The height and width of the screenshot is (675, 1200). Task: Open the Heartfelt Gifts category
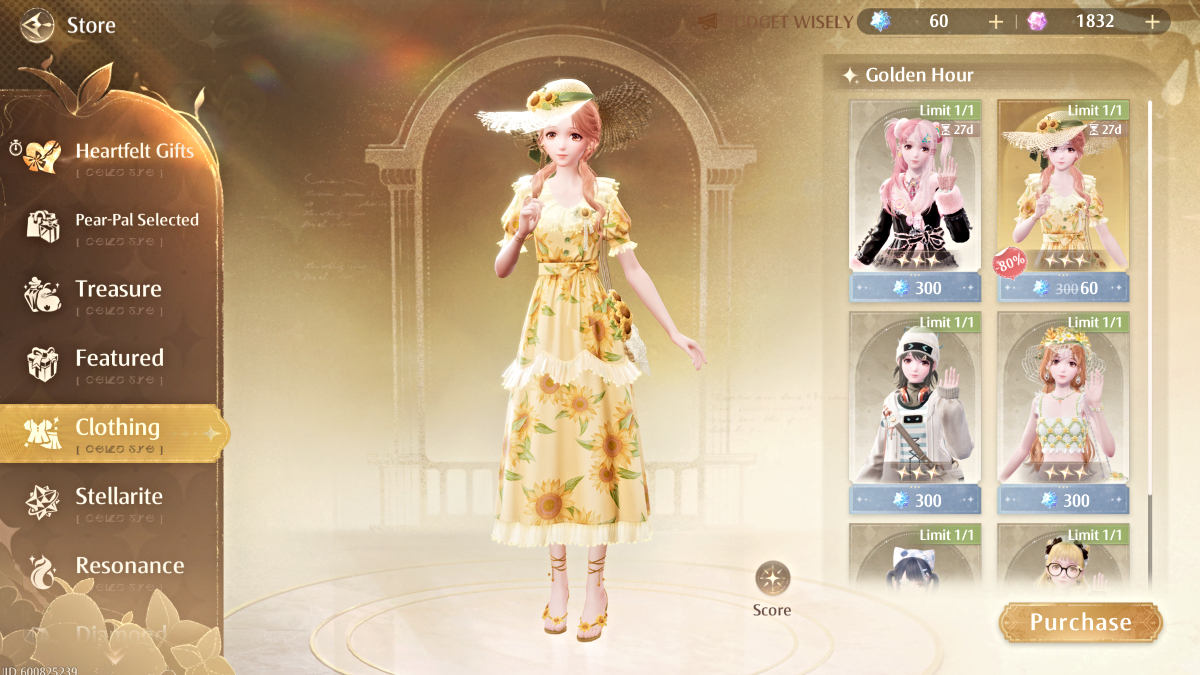point(134,152)
